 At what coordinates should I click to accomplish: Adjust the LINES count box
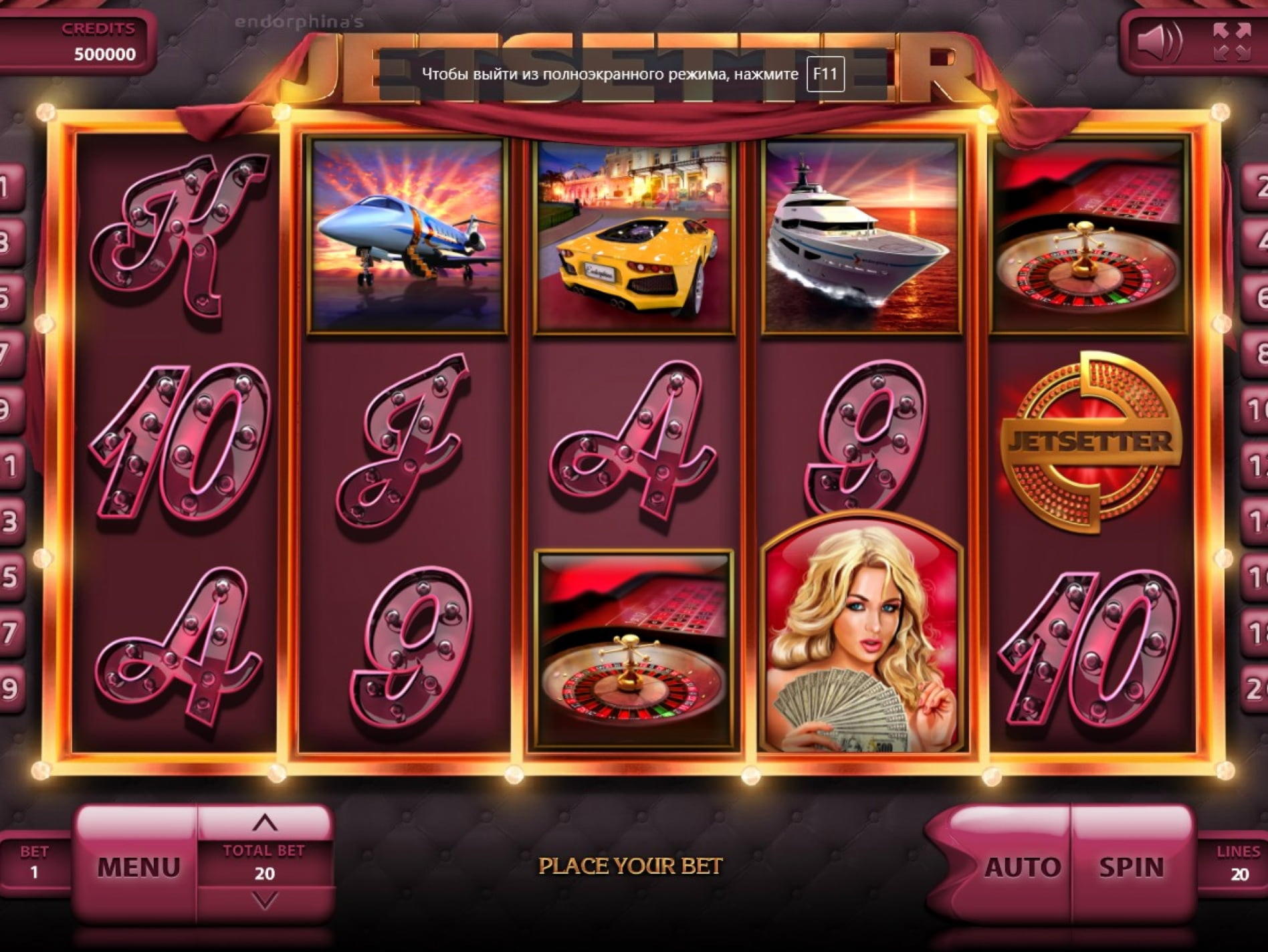(1238, 864)
